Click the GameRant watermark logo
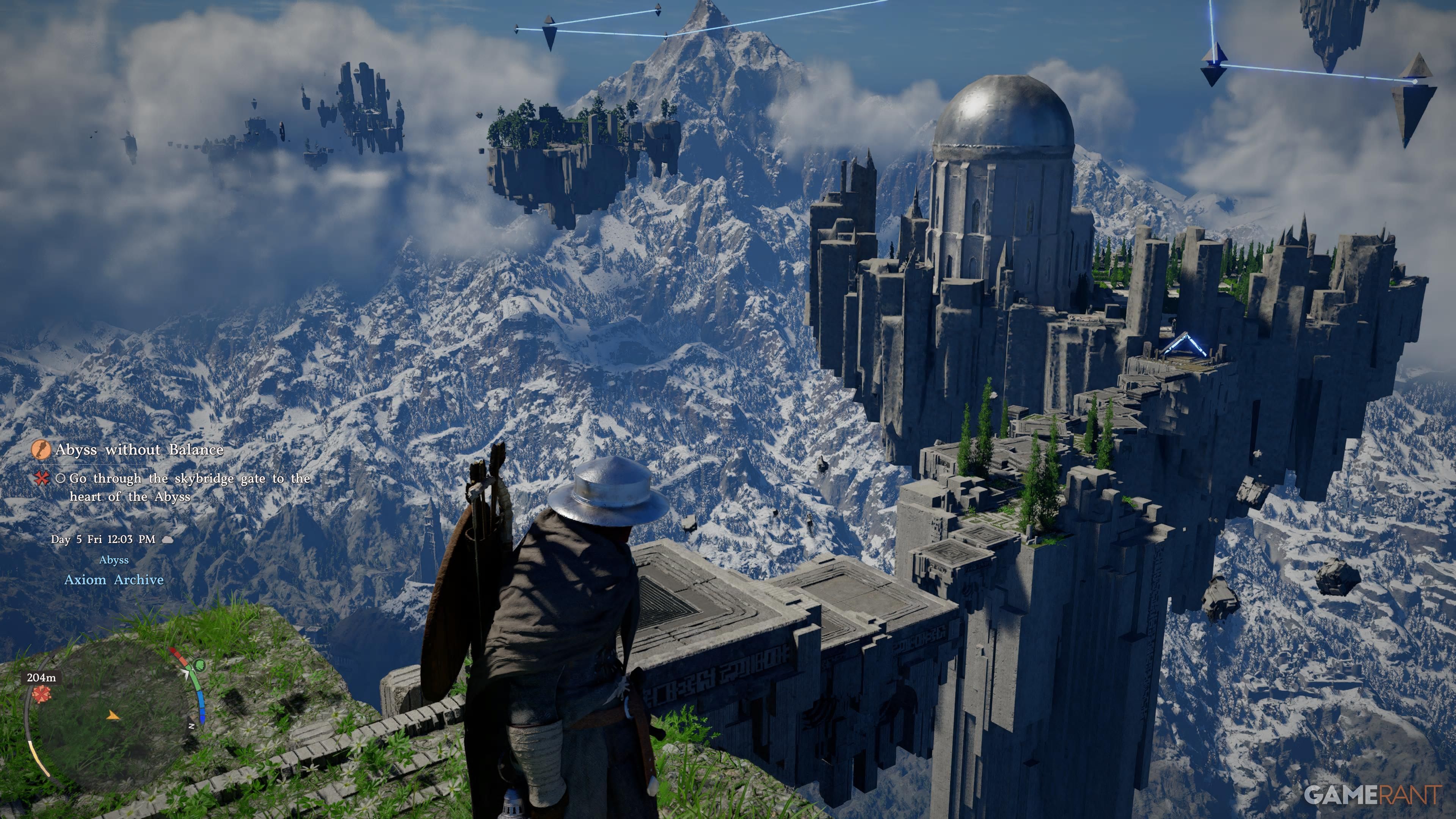Image resolution: width=1456 pixels, height=819 pixels. tap(1372, 795)
